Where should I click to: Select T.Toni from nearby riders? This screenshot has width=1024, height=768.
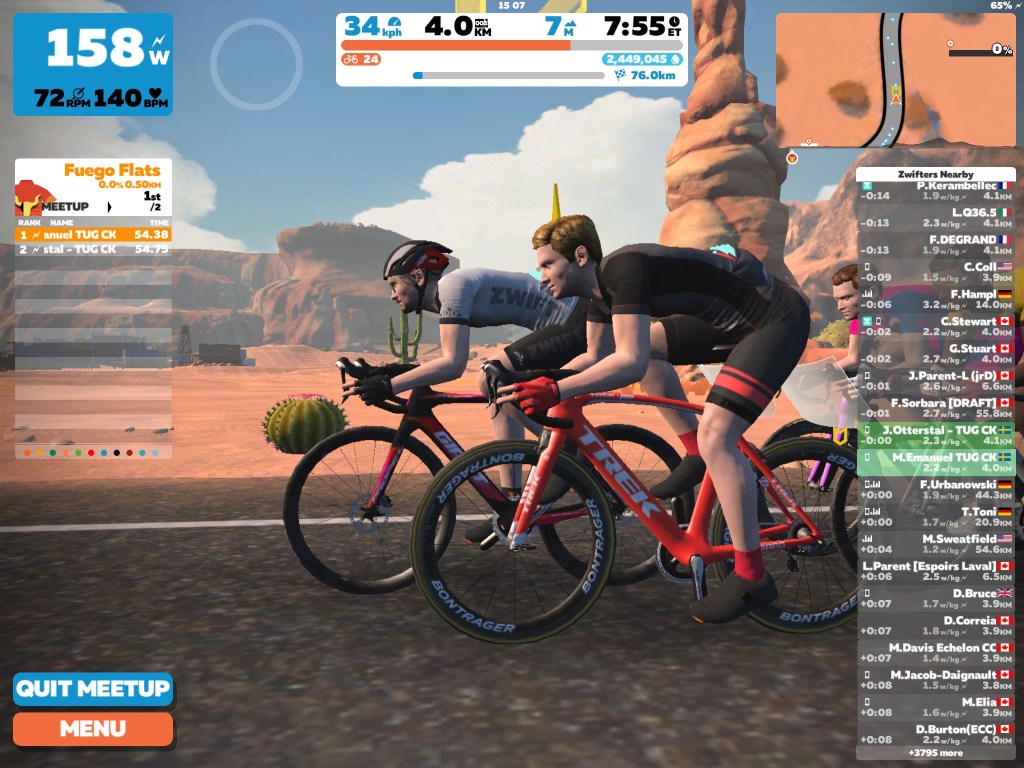[936, 517]
